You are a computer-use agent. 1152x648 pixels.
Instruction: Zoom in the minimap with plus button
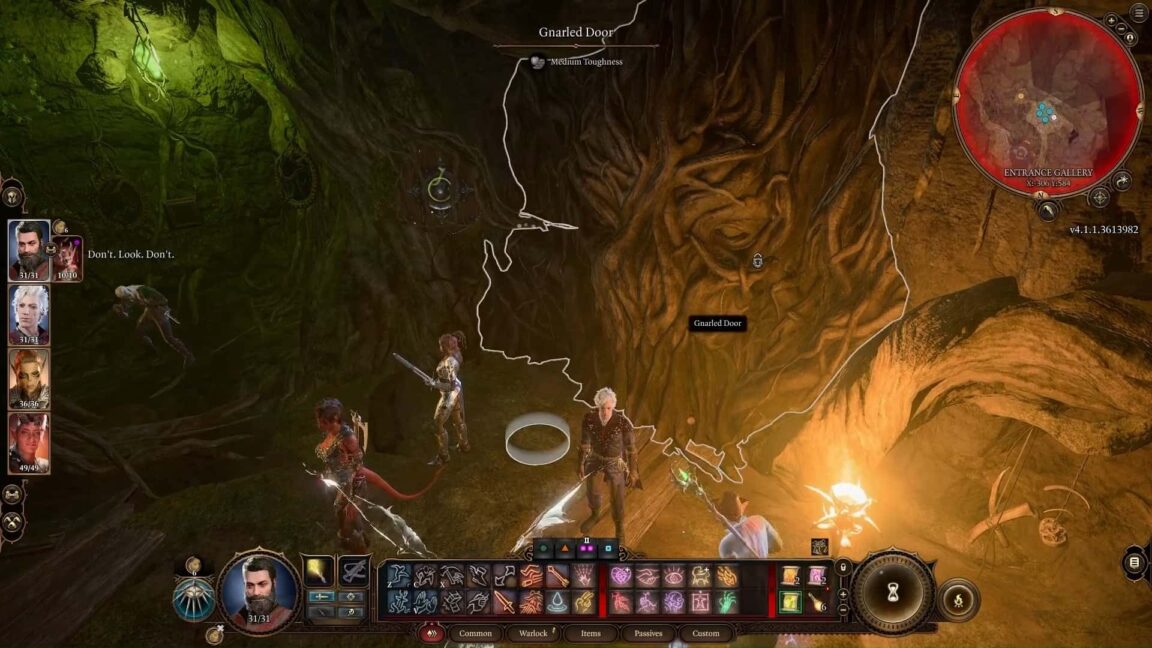1112,21
